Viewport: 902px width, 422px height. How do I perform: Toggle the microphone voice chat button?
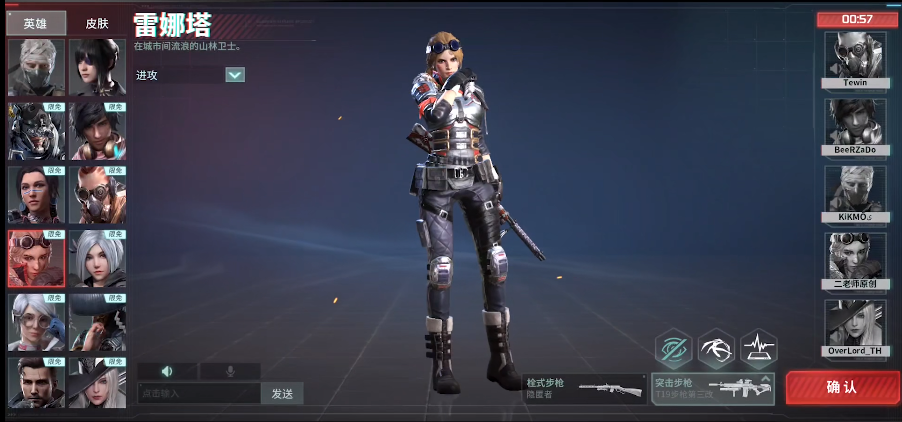pos(230,371)
